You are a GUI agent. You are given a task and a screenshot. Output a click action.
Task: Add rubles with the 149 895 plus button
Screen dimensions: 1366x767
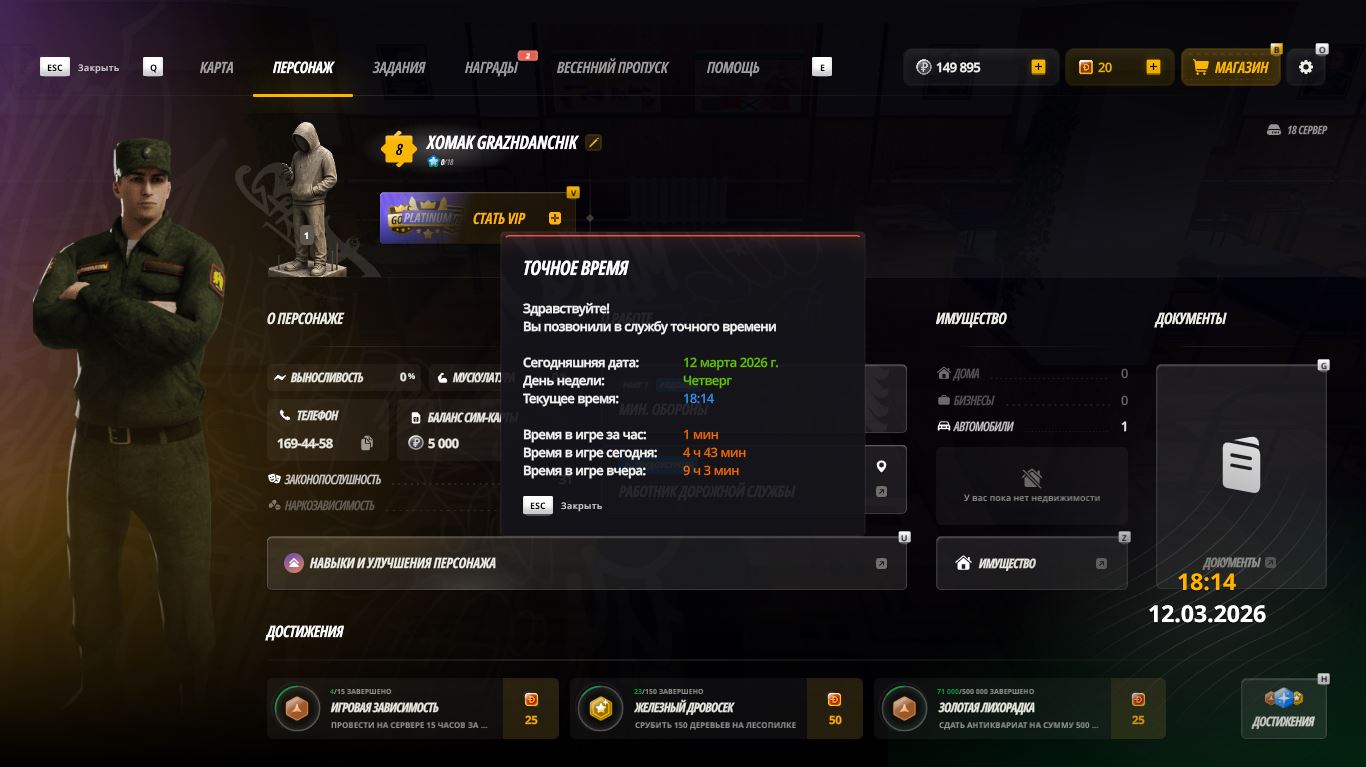(1038, 67)
